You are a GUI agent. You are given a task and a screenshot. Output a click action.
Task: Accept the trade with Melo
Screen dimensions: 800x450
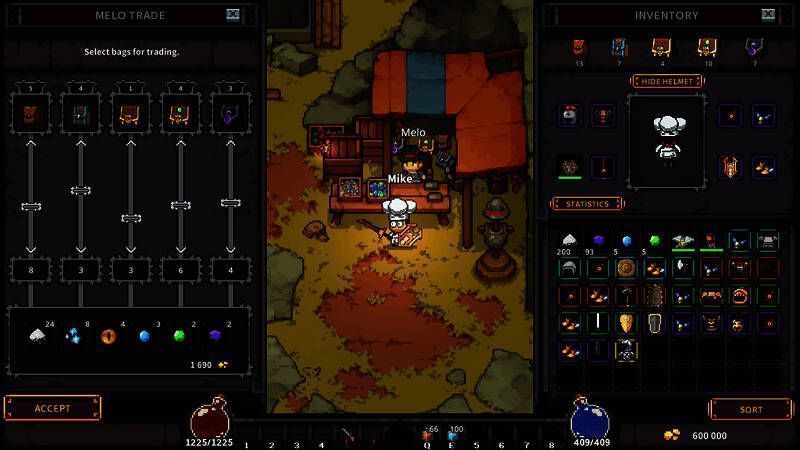(x=53, y=408)
